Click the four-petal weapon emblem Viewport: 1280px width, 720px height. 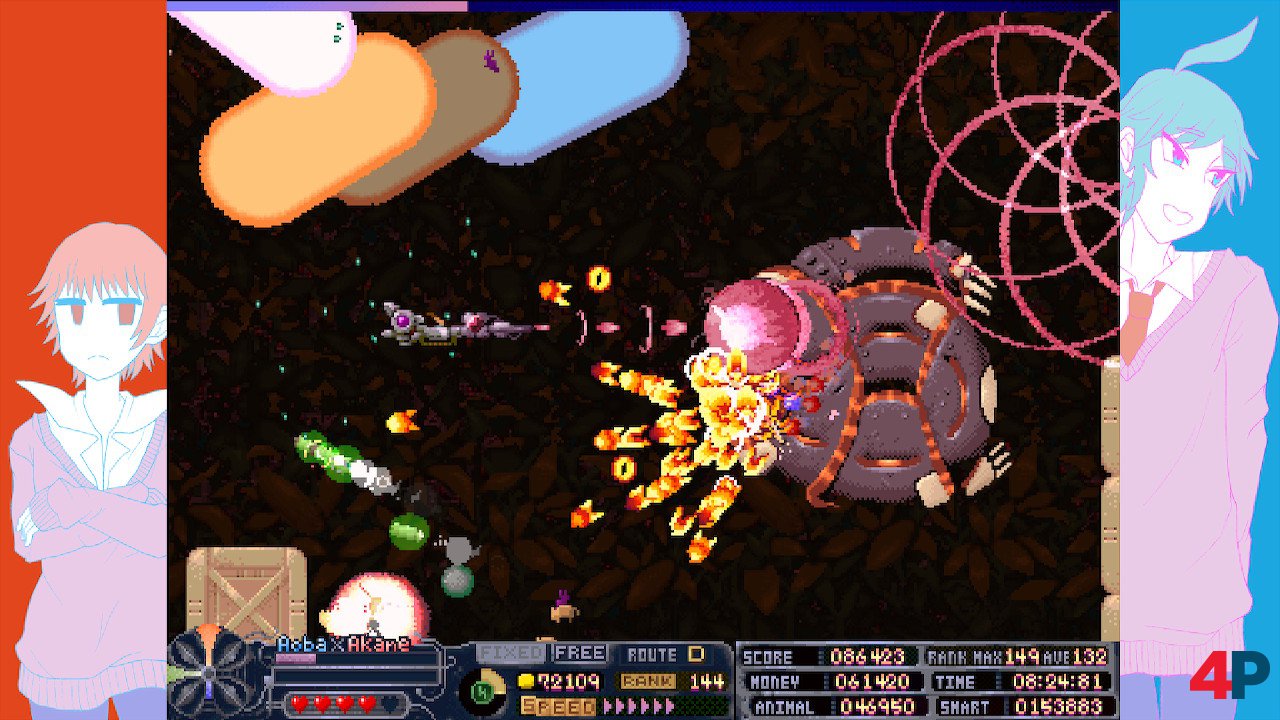(x=207, y=674)
